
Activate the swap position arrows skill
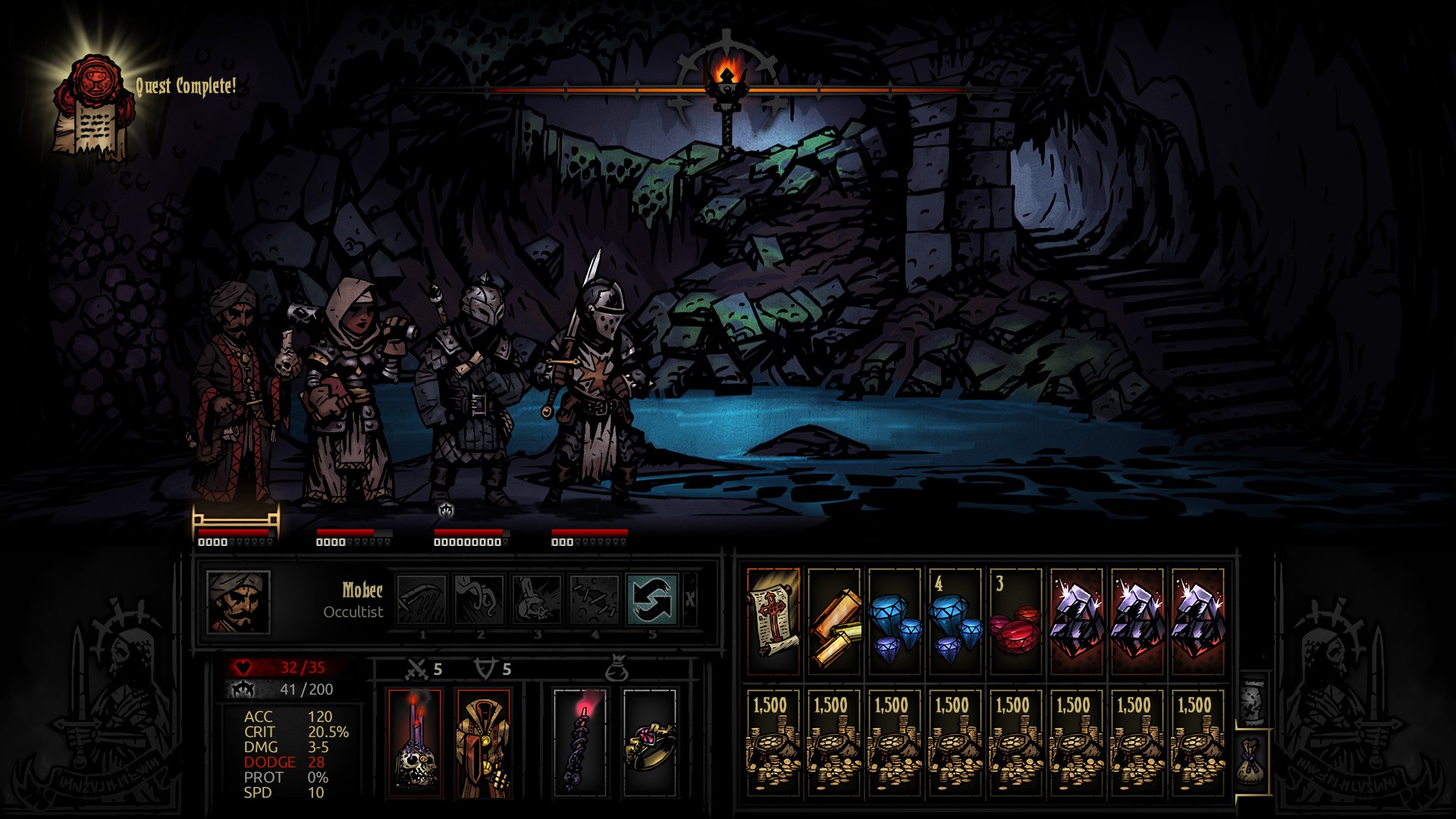pyautogui.click(x=652, y=599)
